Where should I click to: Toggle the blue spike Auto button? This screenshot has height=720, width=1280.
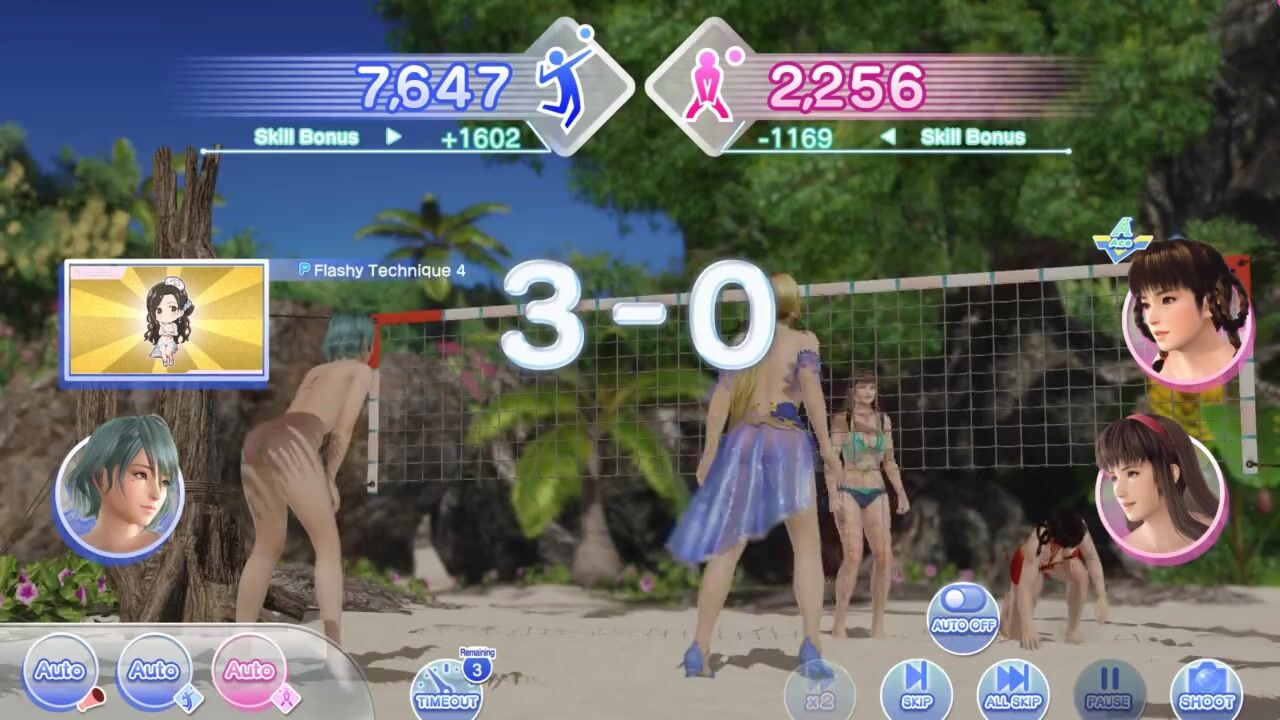coord(154,671)
